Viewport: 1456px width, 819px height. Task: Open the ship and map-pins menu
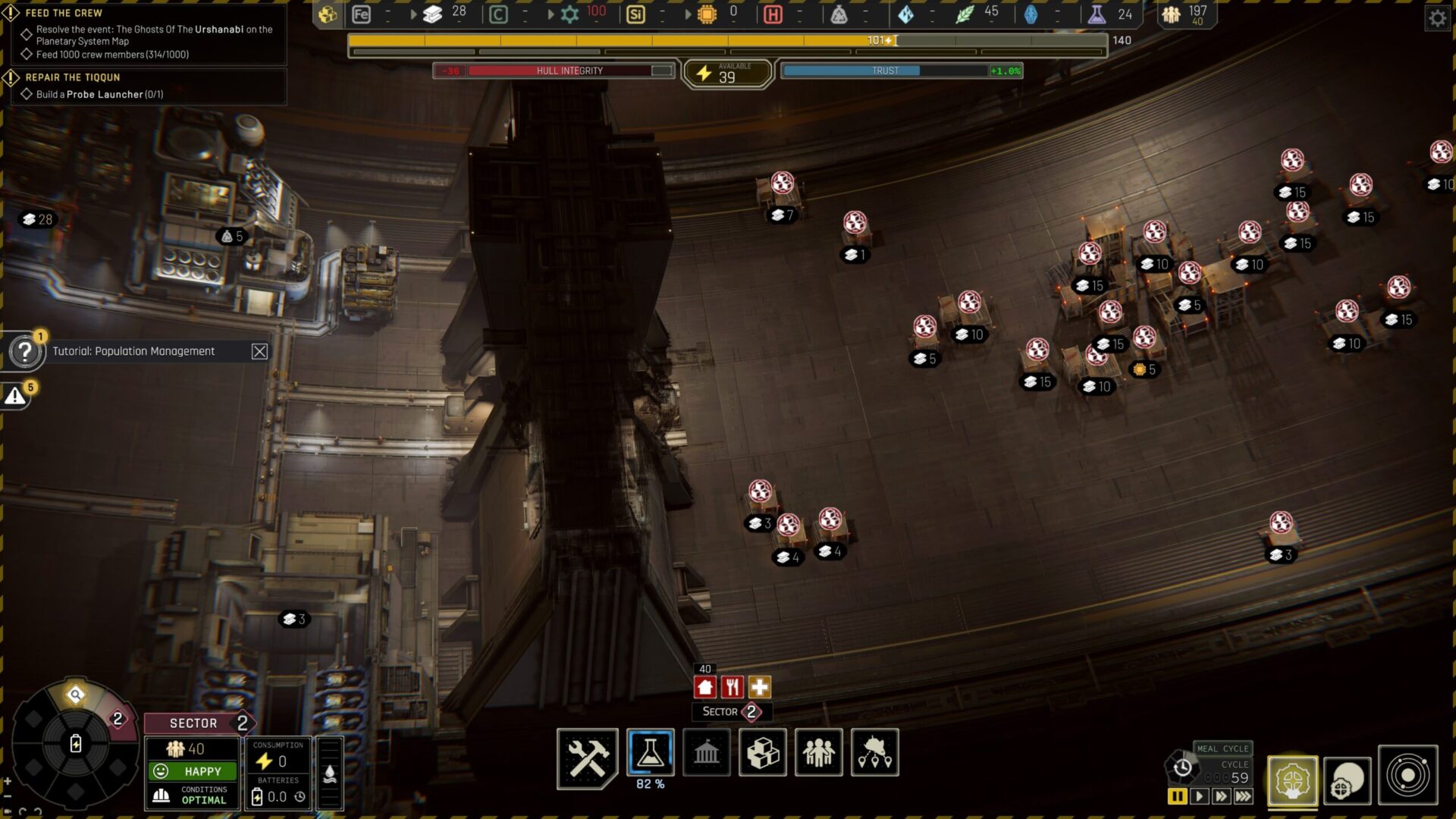[x=874, y=753]
